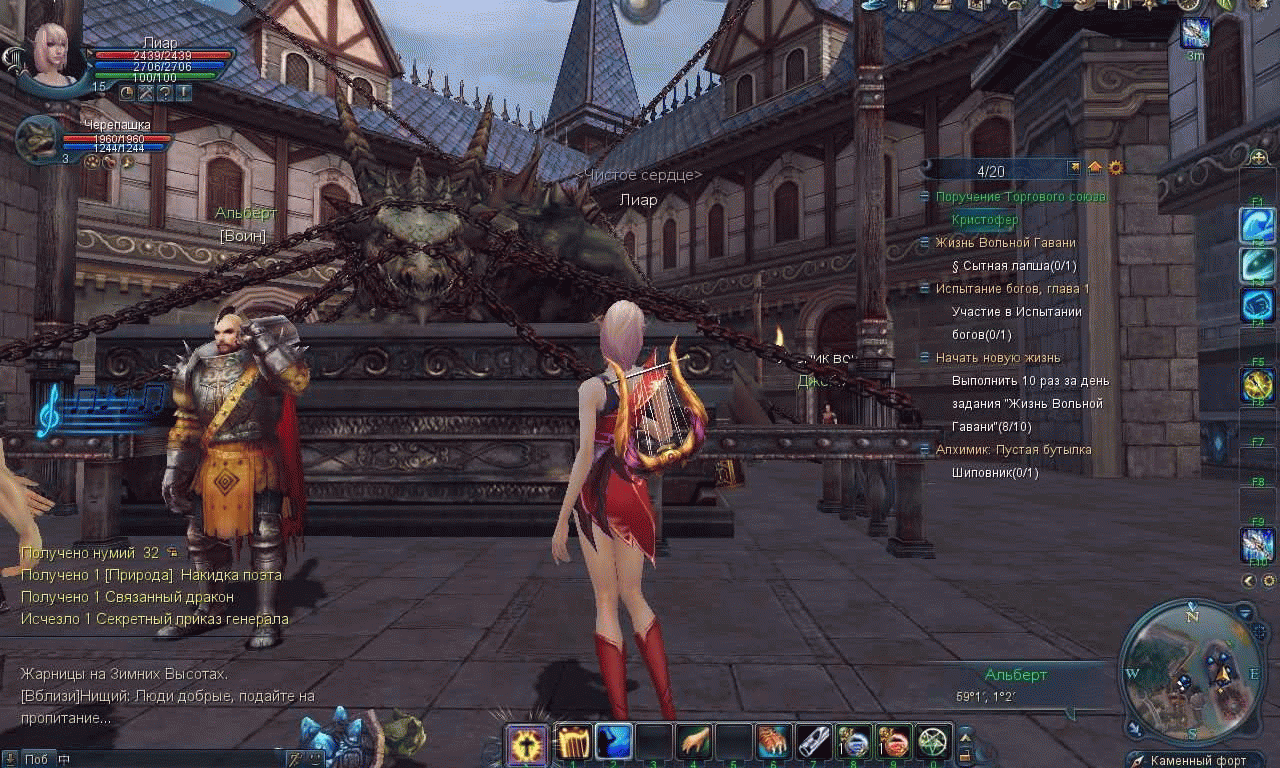Select the "Жизнь Вольной Гавани" quest entry
The width and height of the screenshot is (1280, 768).
[x=1005, y=243]
